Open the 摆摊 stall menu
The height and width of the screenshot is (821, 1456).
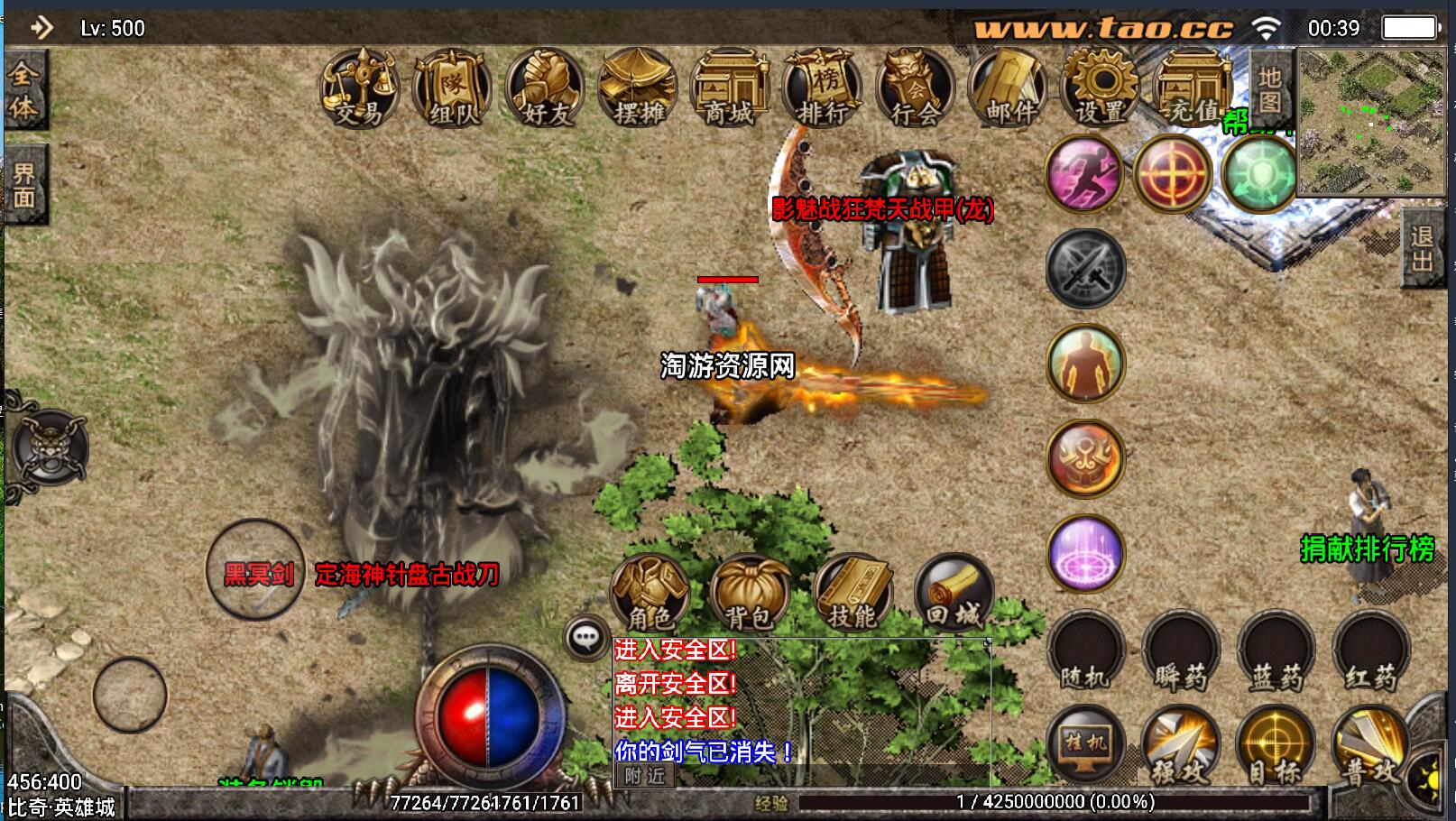click(638, 89)
